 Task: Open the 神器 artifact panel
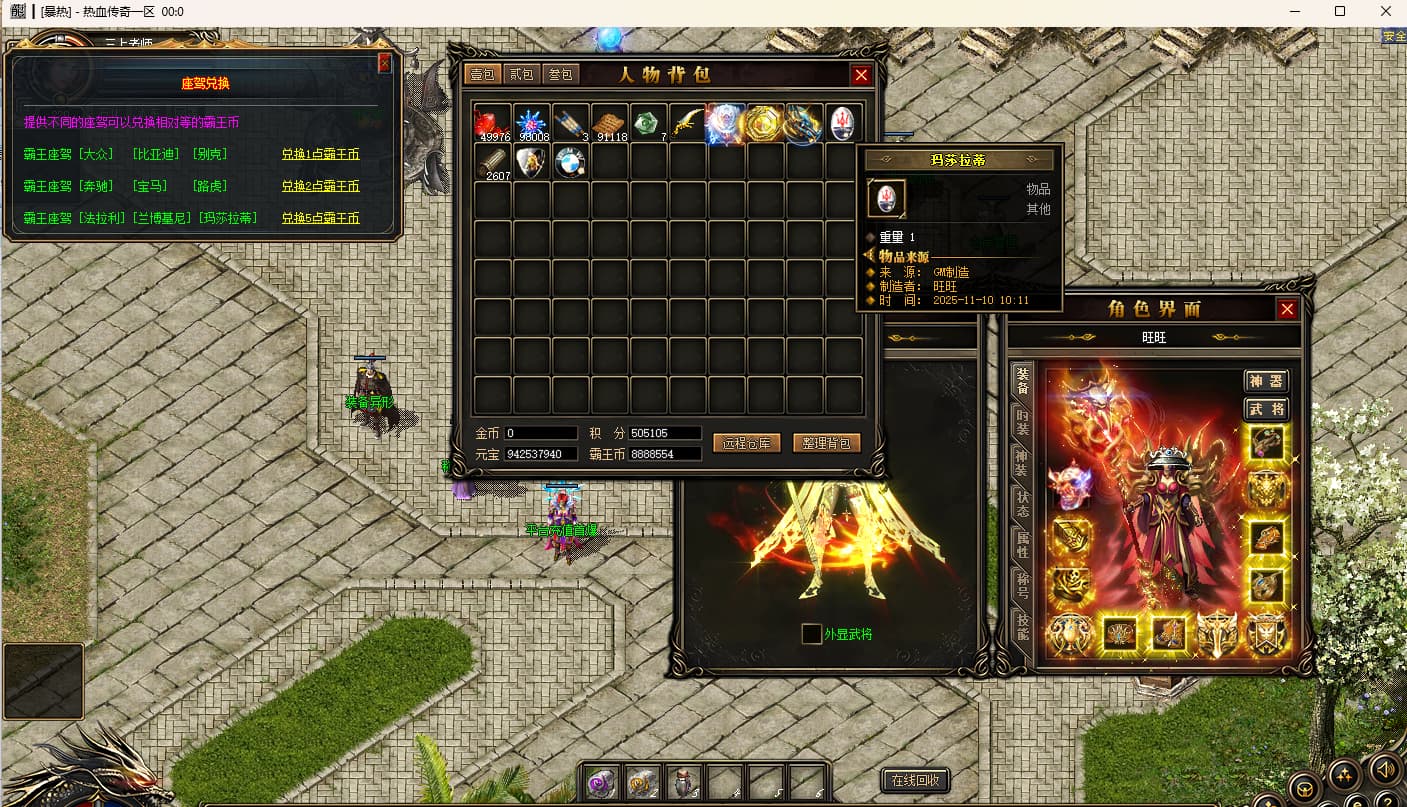point(1266,381)
